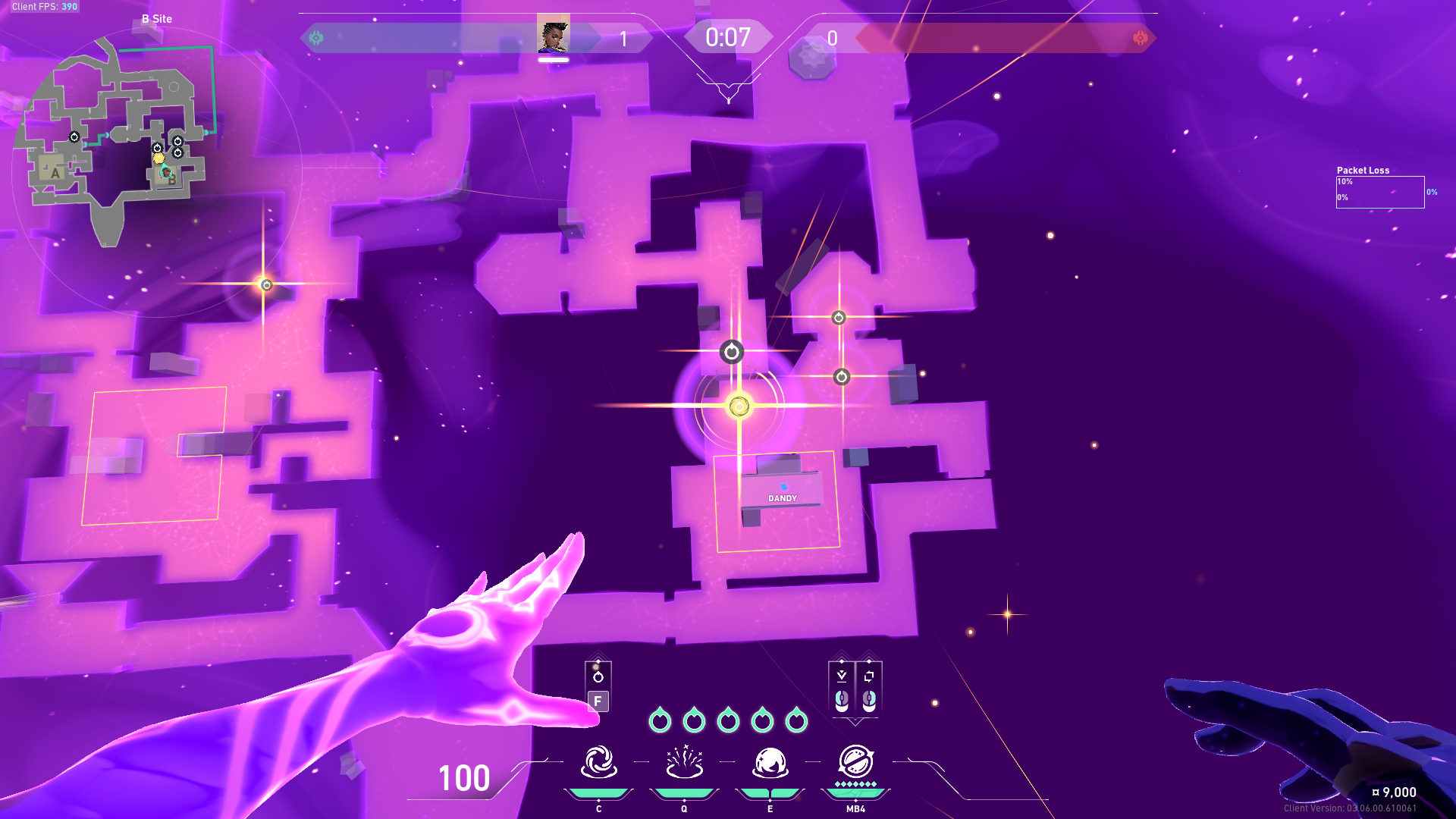Click the ¤9,000 credits display
The height and width of the screenshot is (819, 1456).
point(1395,792)
